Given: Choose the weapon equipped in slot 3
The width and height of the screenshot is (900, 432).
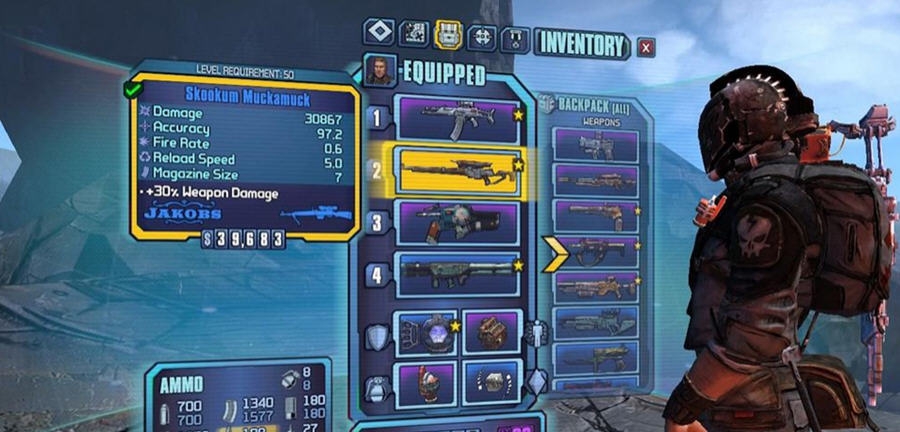Looking at the screenshot, I should (x=459, y=222).
